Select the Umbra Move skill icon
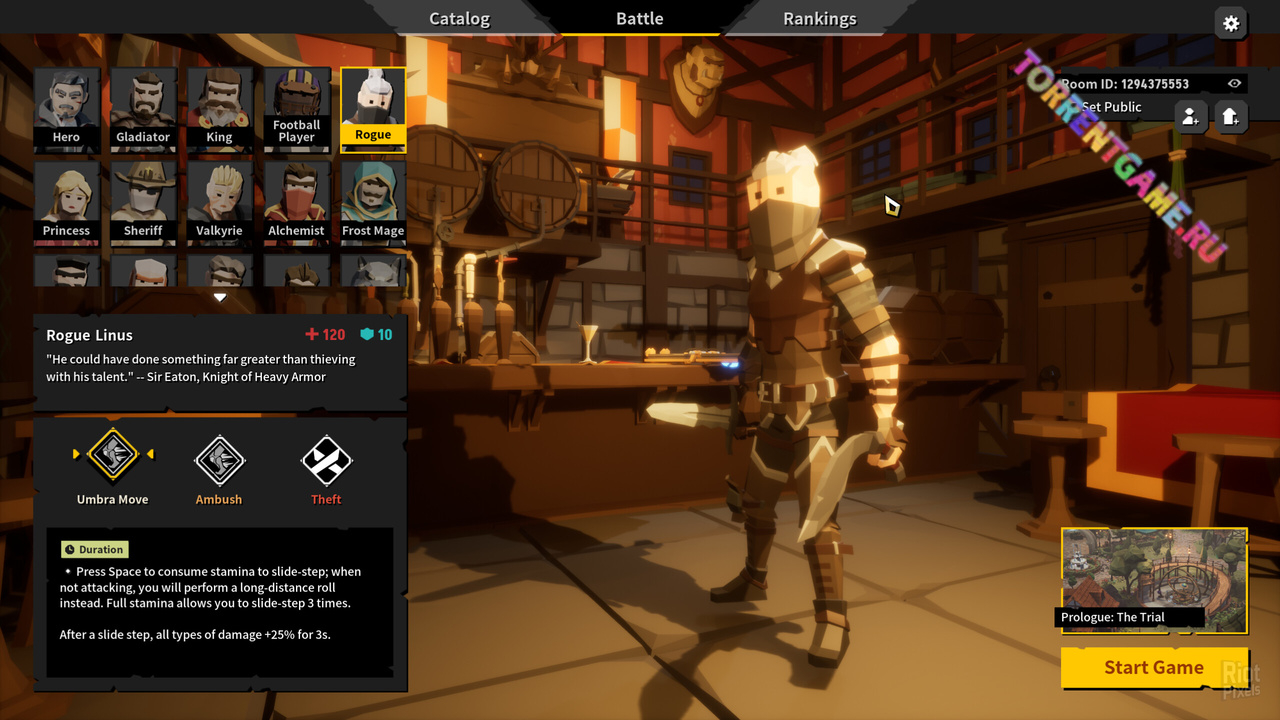 113,456
